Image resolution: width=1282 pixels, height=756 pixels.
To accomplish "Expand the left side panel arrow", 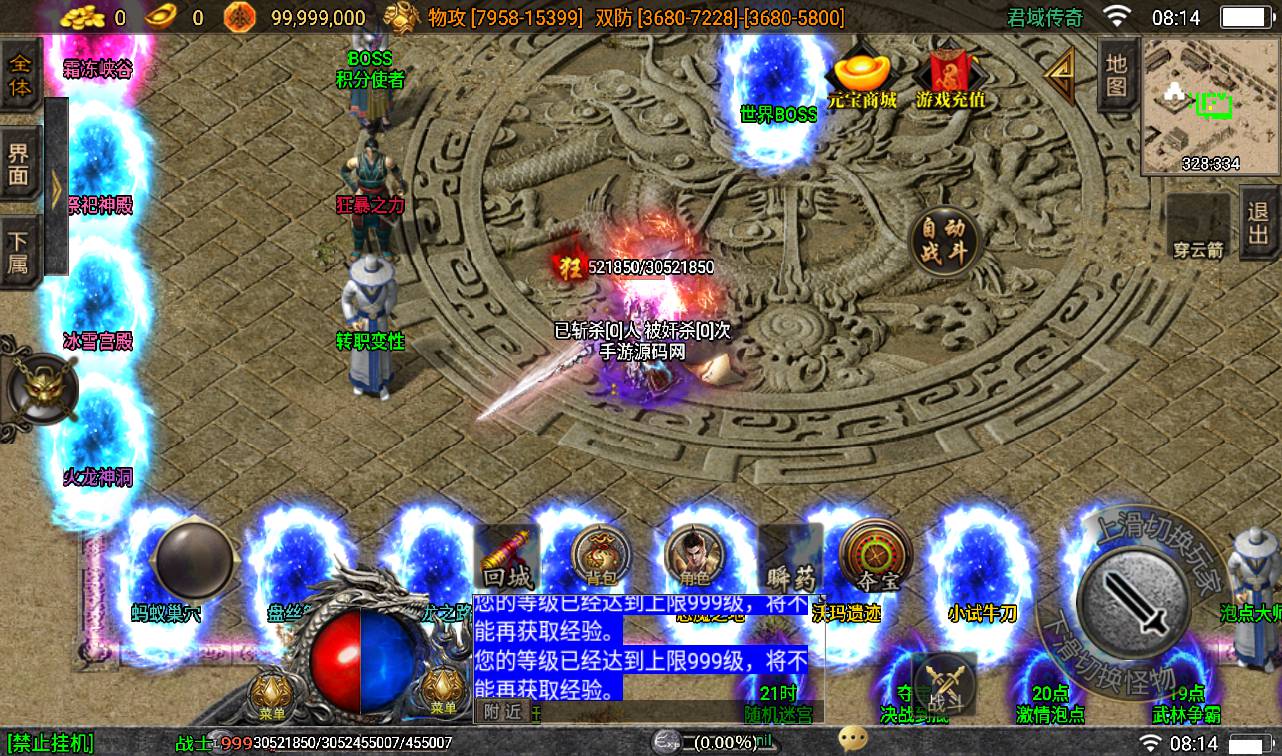I will (57, 189).
